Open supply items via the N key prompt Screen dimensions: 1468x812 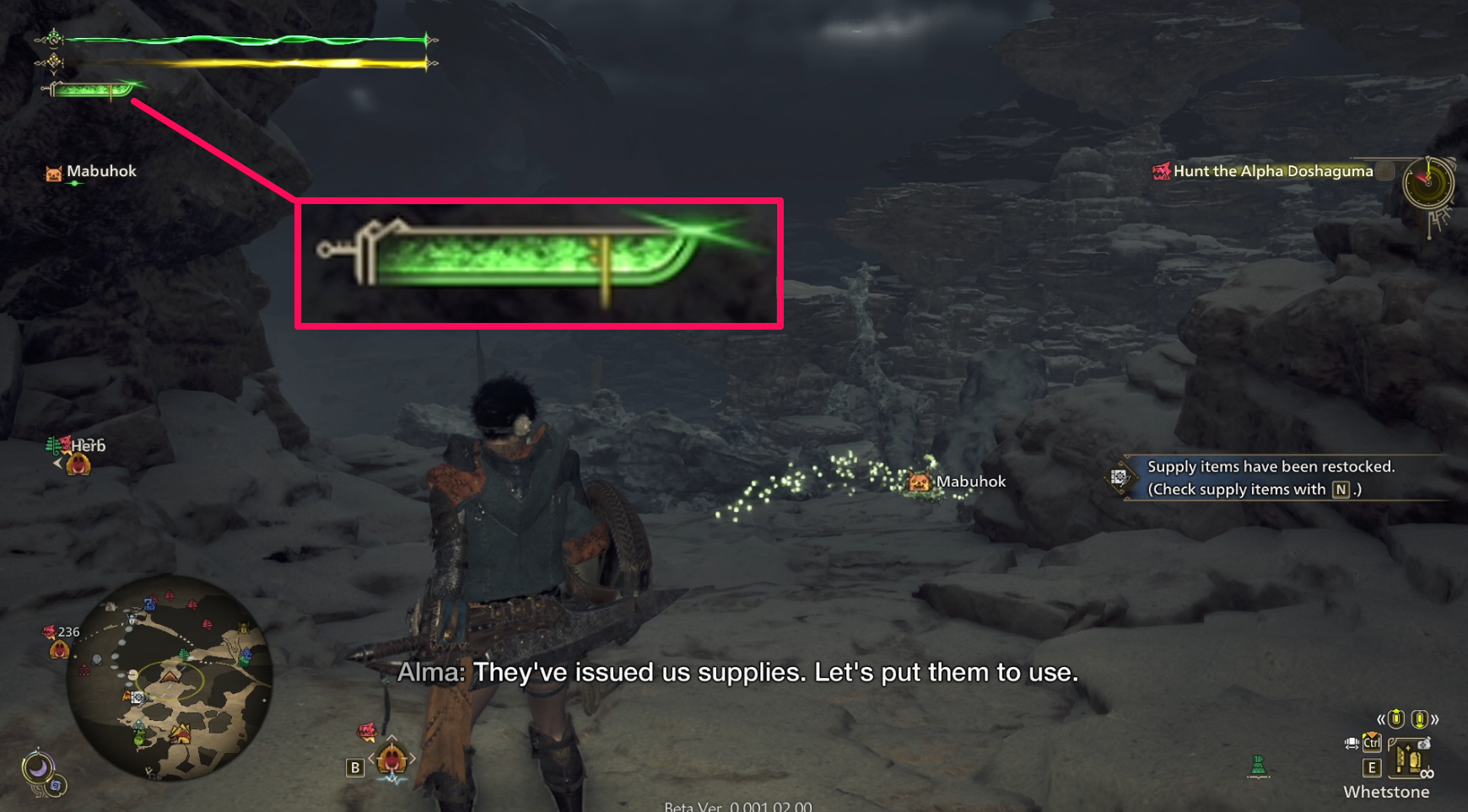pos(1341,489)
